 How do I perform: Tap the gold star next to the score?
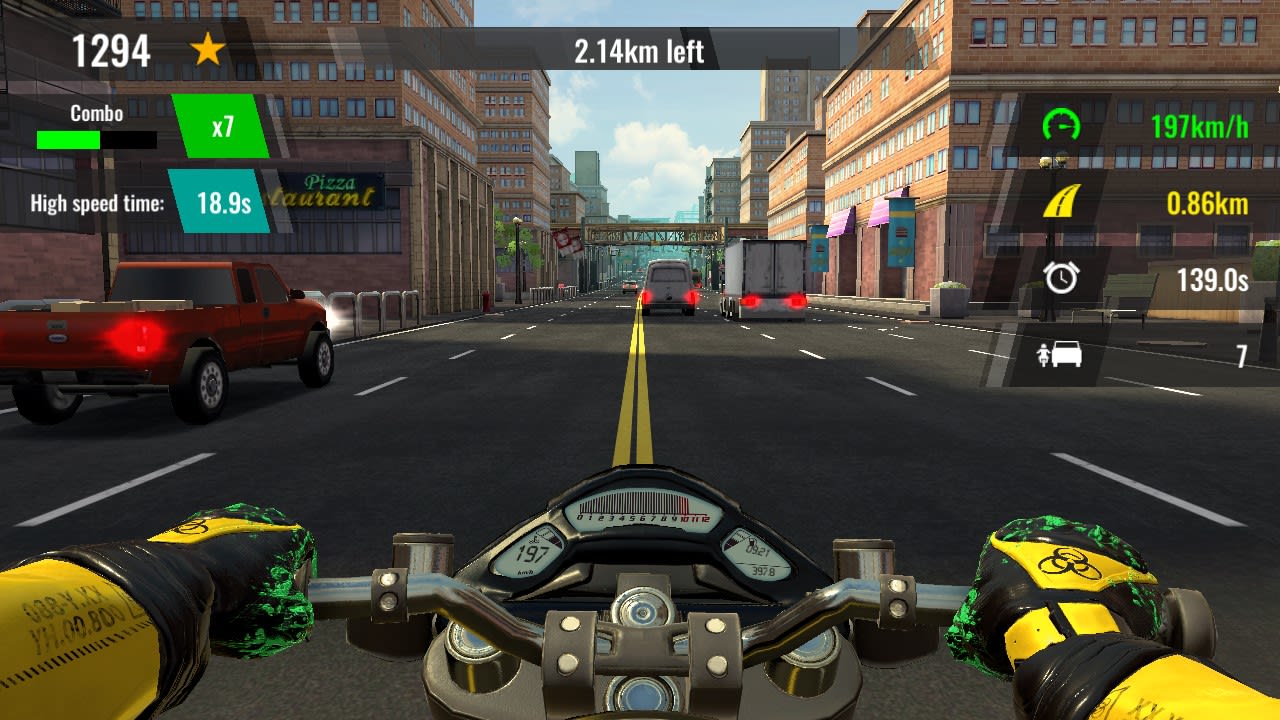(207, 48)
